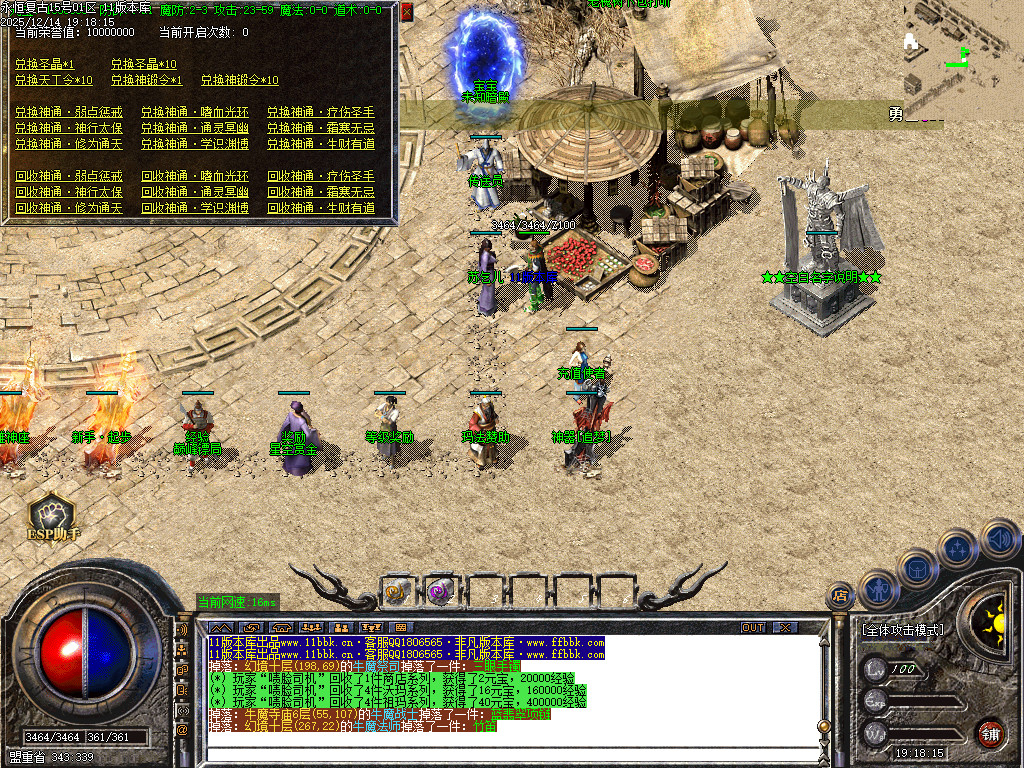This screenshot has height=768, width=1024.
Task: Open the 店 shop button
Action: 840,597
